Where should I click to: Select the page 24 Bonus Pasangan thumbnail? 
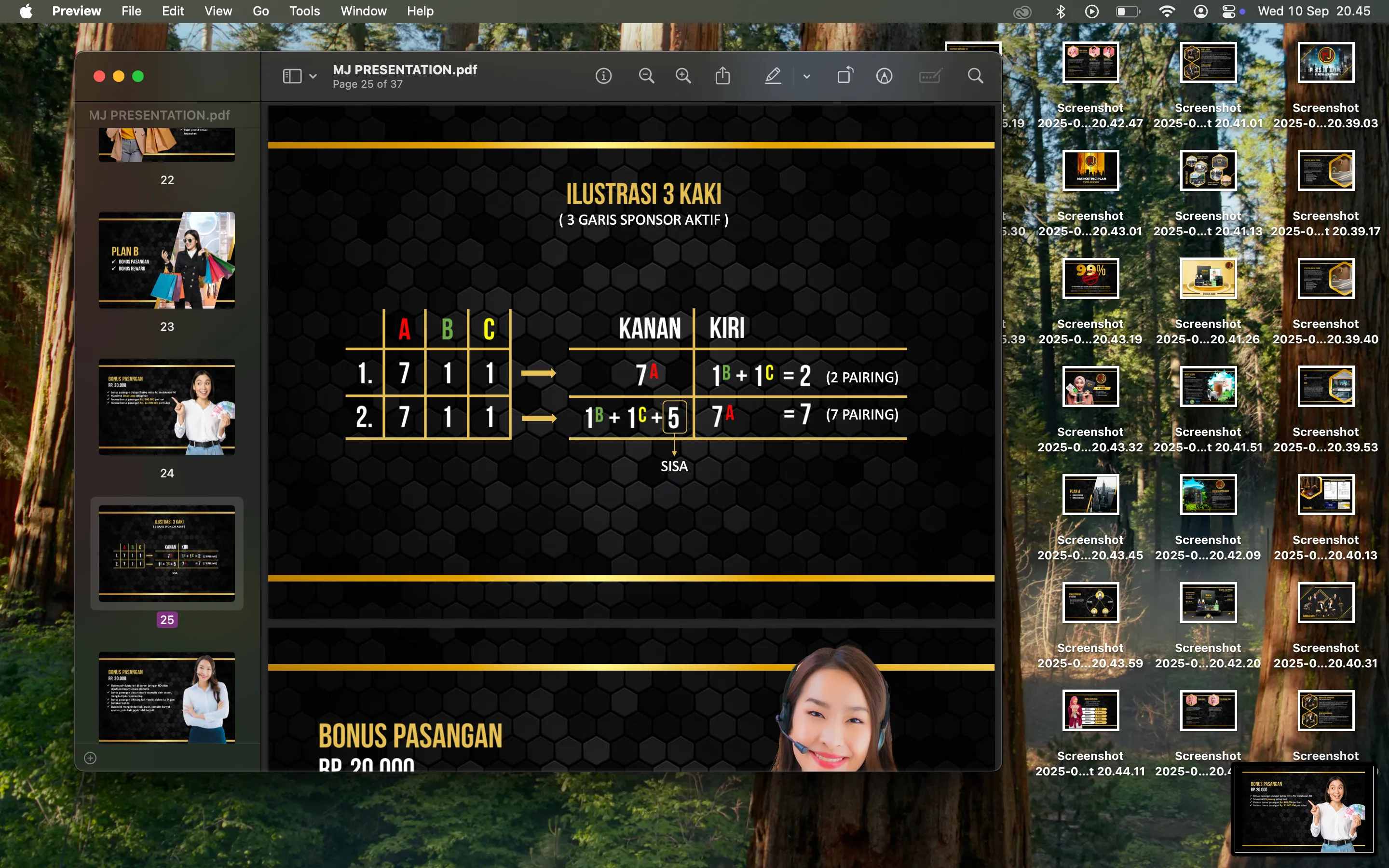pos(166,407)
